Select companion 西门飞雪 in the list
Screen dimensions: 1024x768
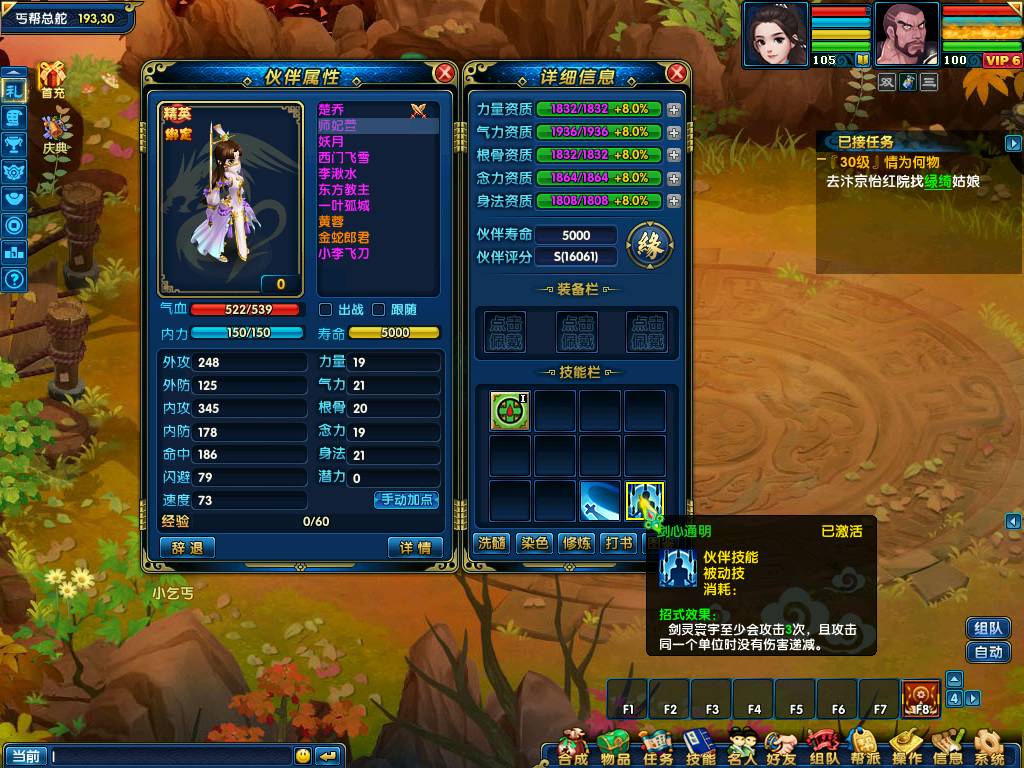[x=344, y=157]
